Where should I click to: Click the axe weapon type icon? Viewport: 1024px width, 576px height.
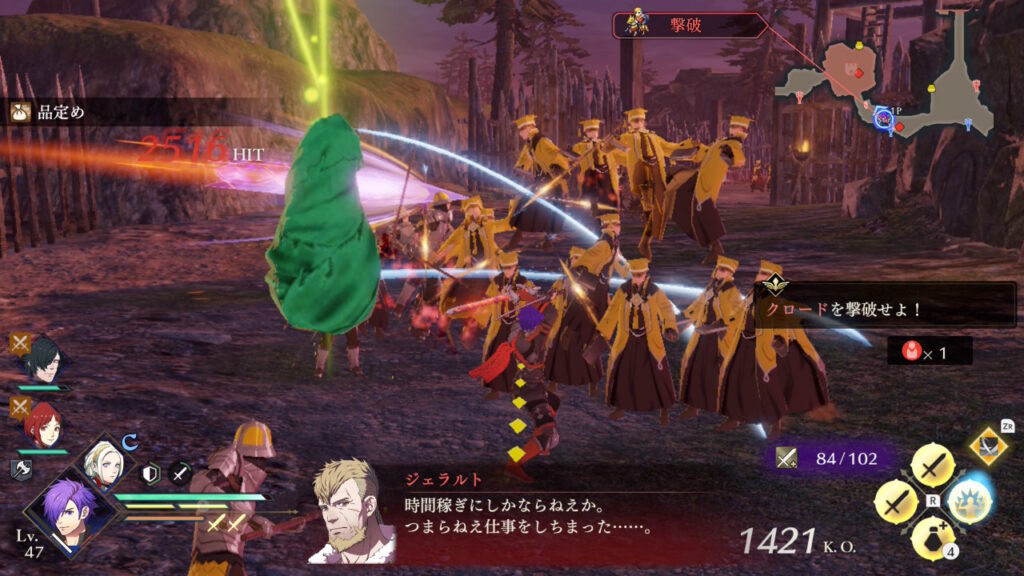tap(21, 470)
